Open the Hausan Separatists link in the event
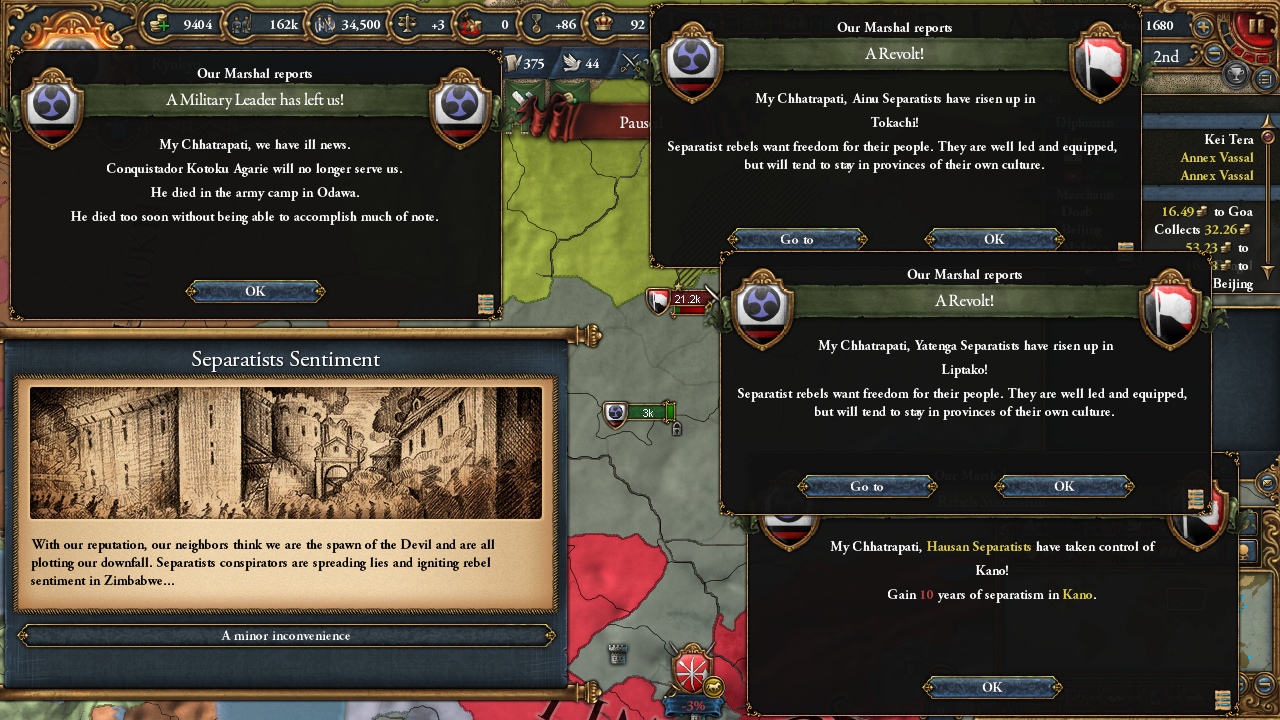Viewport: 1280px width, 720px height. 979,547
